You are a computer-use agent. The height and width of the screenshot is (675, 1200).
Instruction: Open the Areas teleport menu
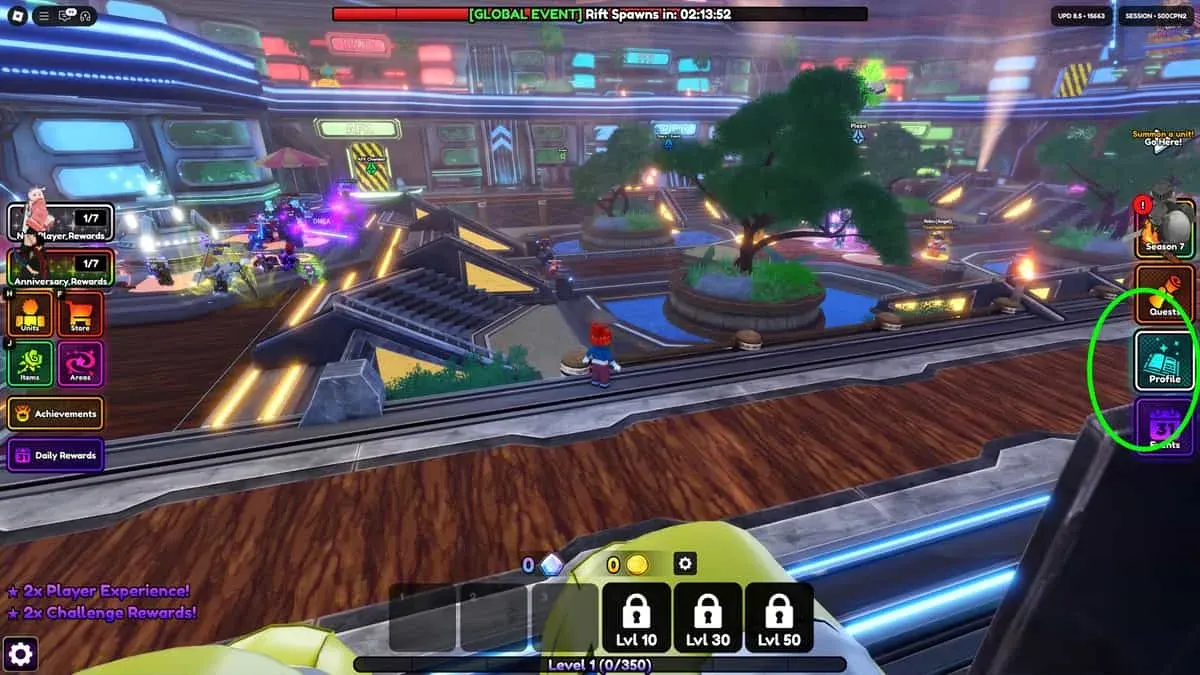click(x=80, y=364)
